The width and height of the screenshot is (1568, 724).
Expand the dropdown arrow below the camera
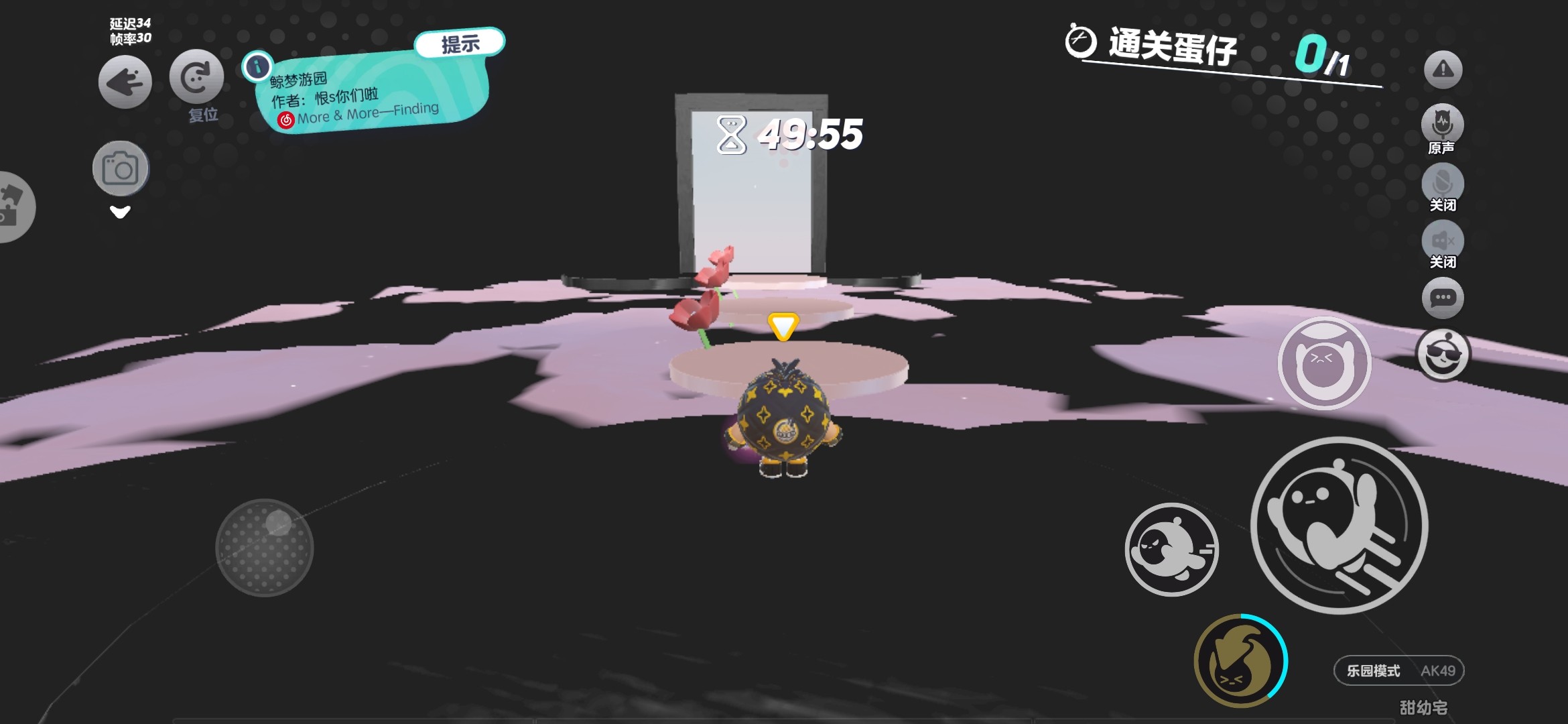pyautogui.click(x=120, y=213)
